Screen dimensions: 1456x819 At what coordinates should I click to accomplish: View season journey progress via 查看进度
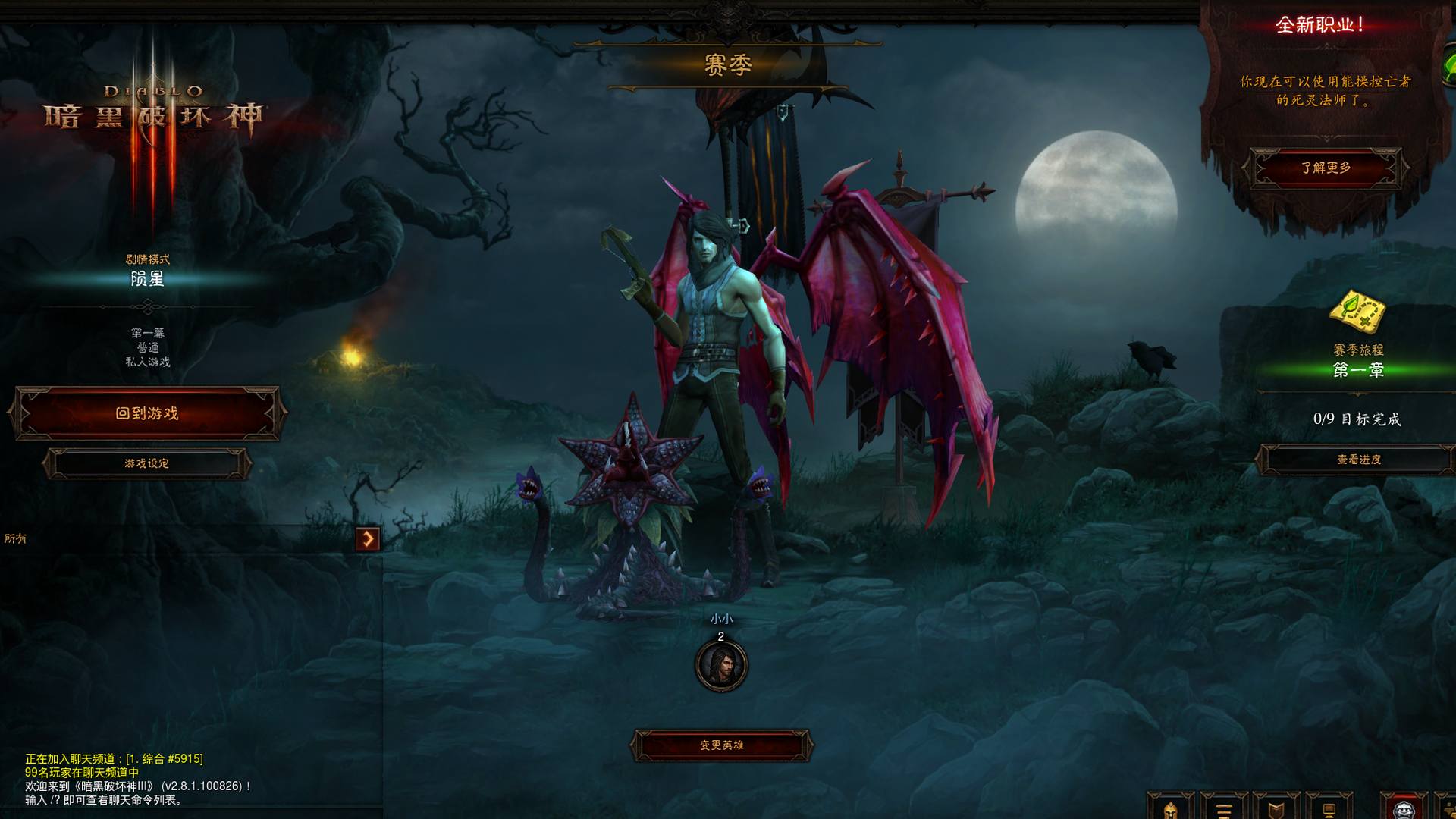tap(1358, 460)
